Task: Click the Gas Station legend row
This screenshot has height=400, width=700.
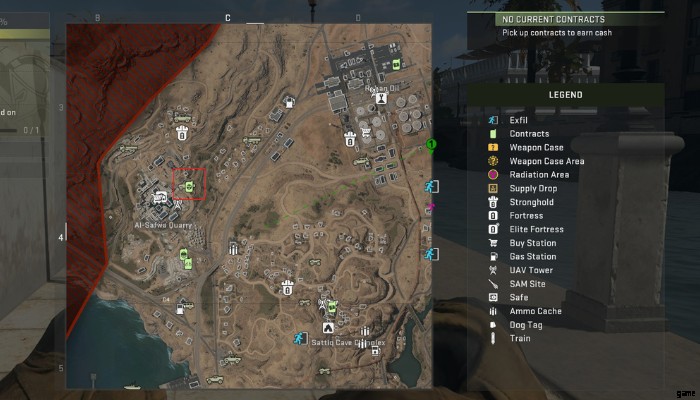Action: pyautogui.click(x=531, y=257)
